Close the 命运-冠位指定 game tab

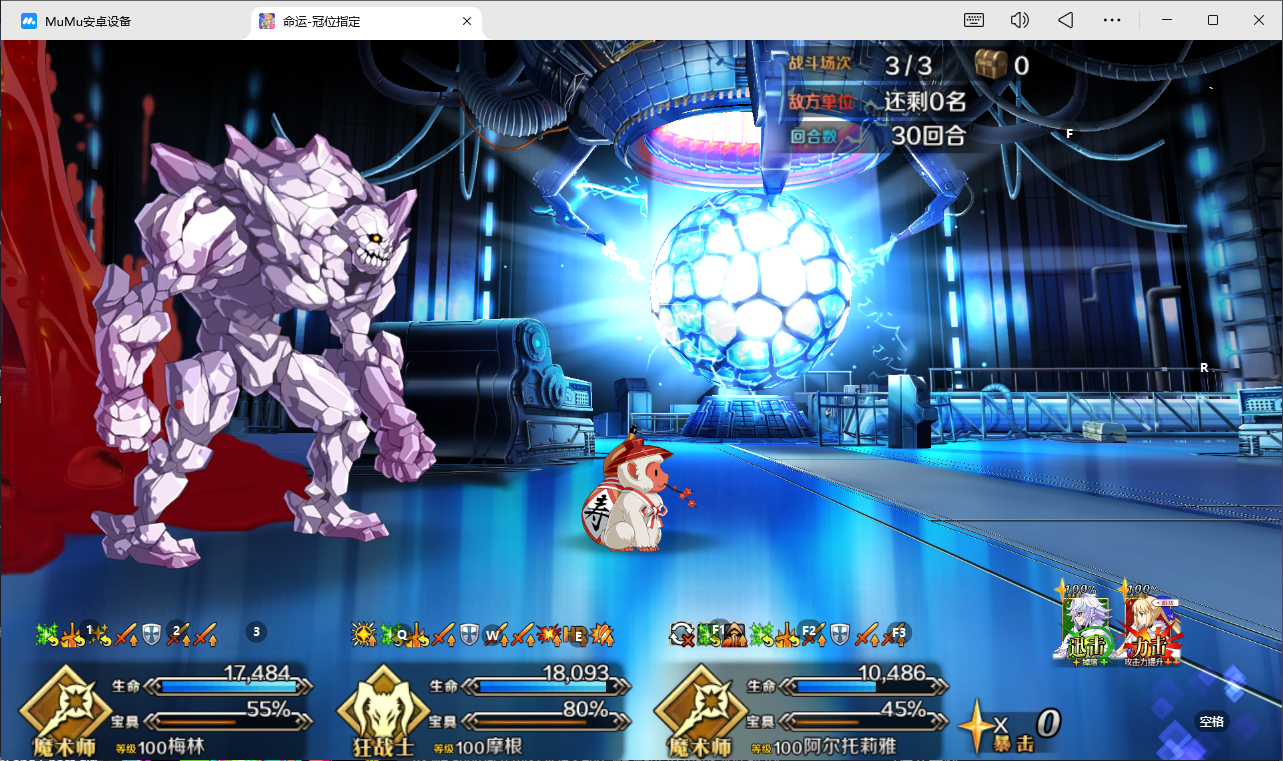coord(467,21)
